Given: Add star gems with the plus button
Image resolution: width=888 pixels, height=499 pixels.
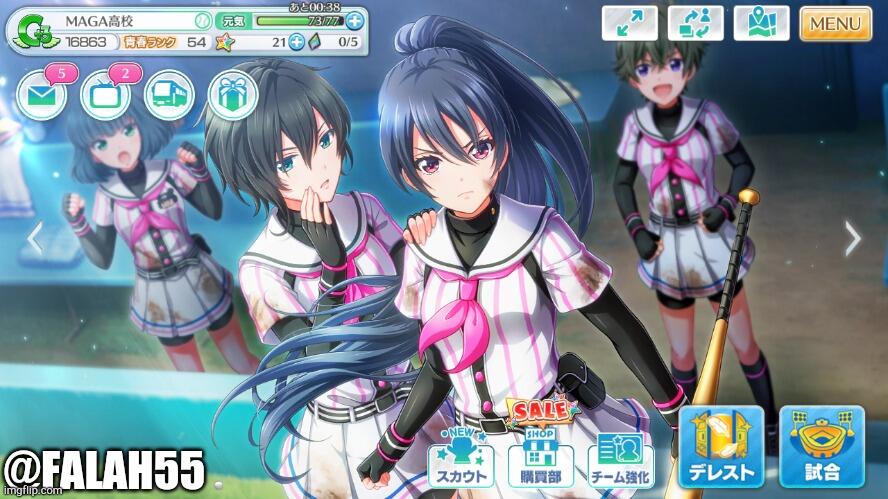Looking at the screenshot, I should 297,42.
